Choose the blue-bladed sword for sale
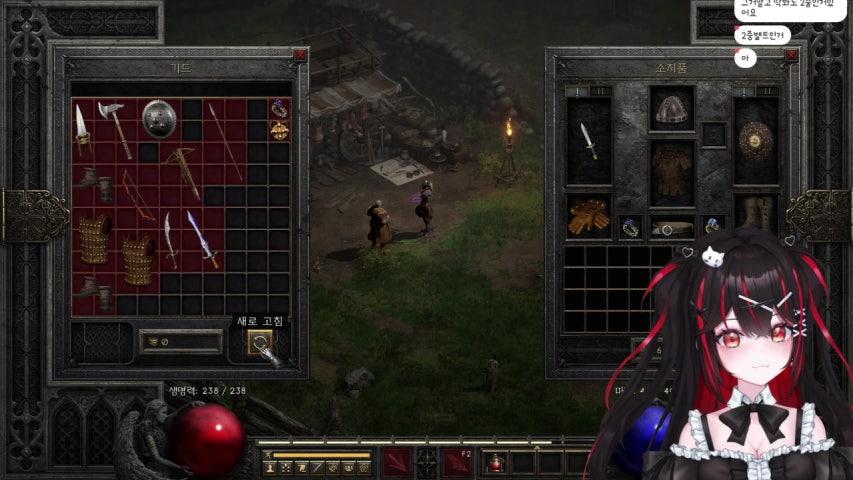 click(202, 239)
